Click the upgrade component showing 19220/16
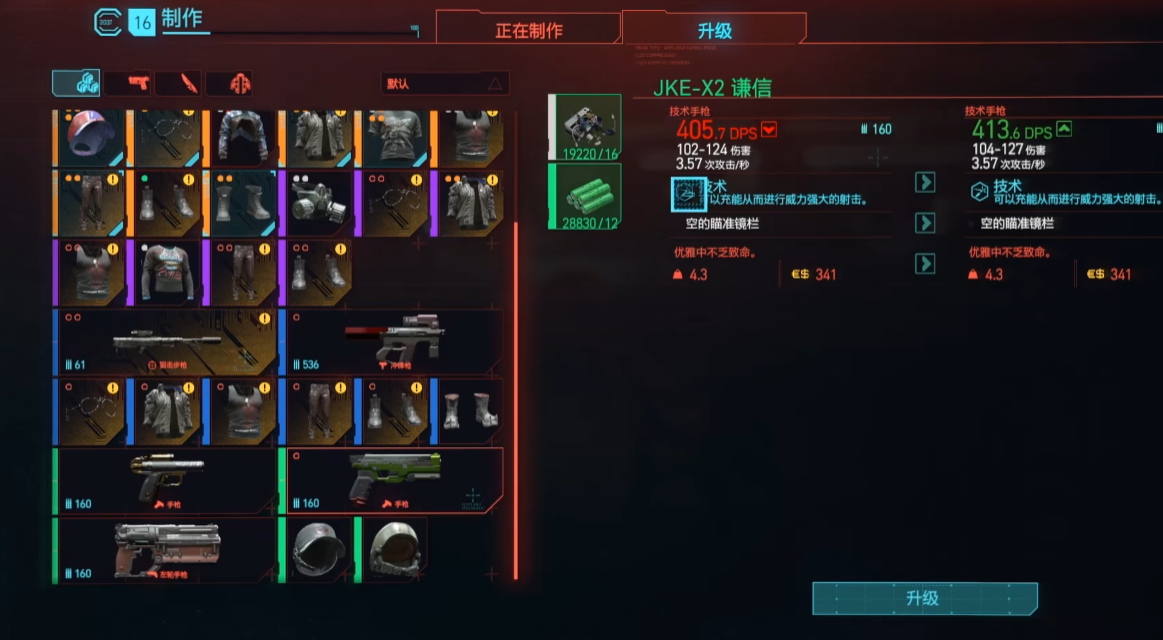Viewport: 1163px width, 640px height. point(587,128)
